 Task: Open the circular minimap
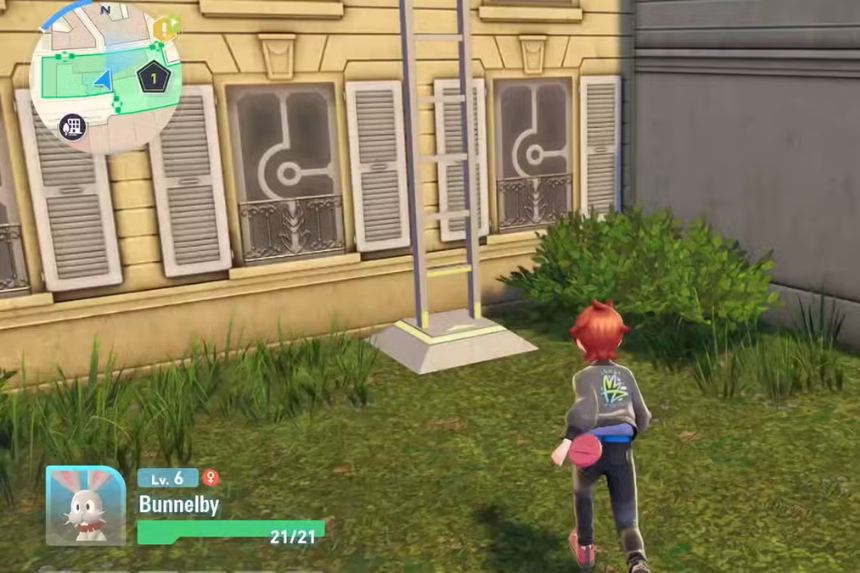tap(105, 80)
